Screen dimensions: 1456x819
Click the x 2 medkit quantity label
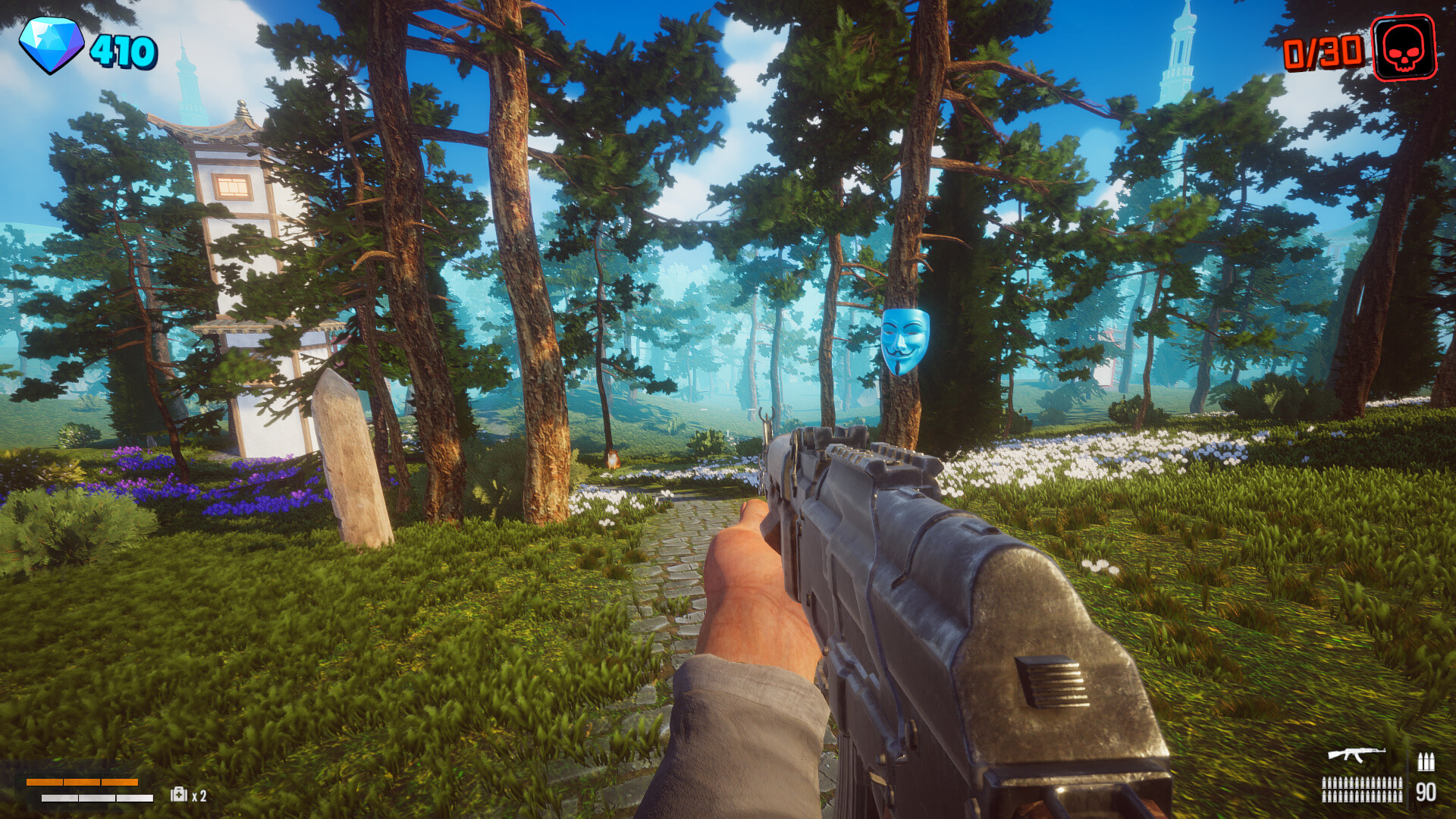coord(199,795)
